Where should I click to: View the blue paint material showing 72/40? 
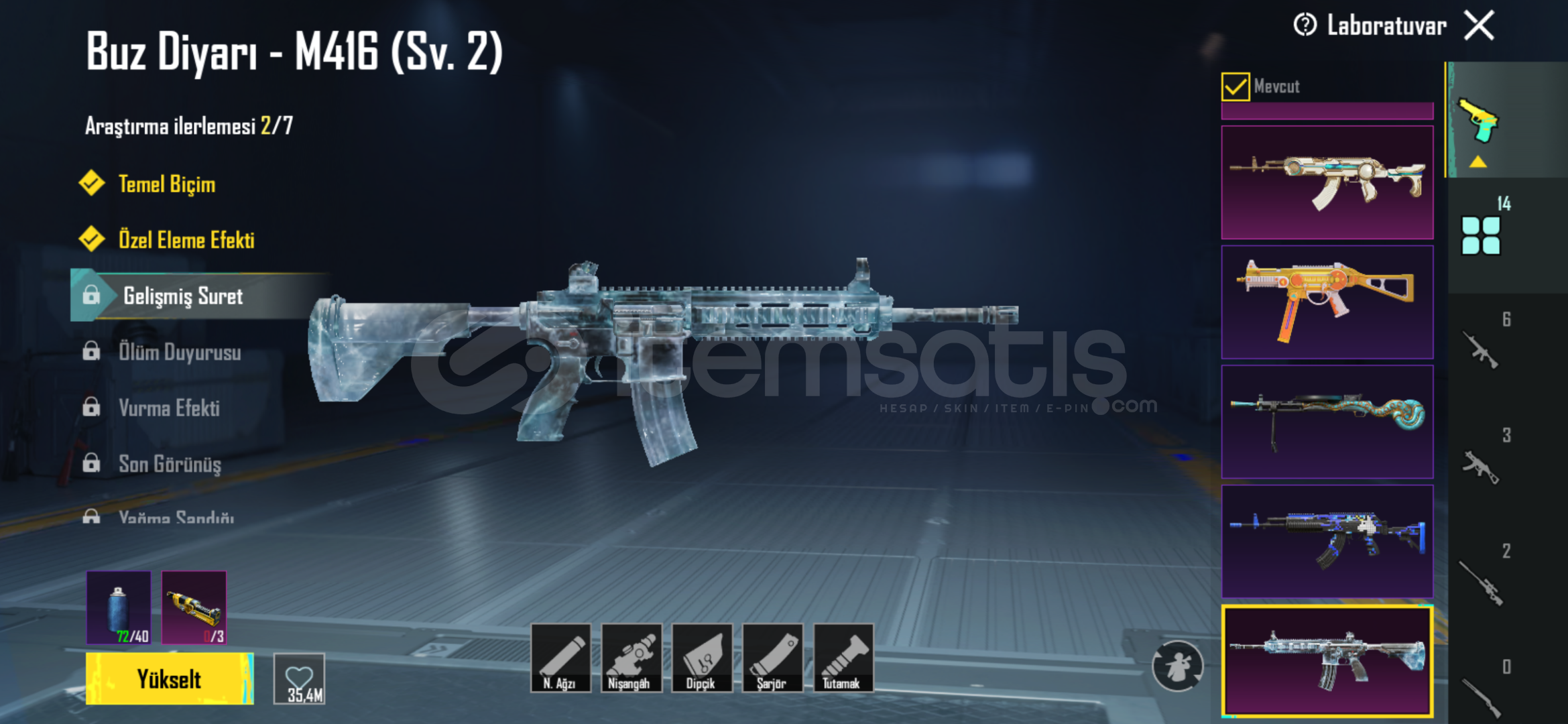click(118, 607)
